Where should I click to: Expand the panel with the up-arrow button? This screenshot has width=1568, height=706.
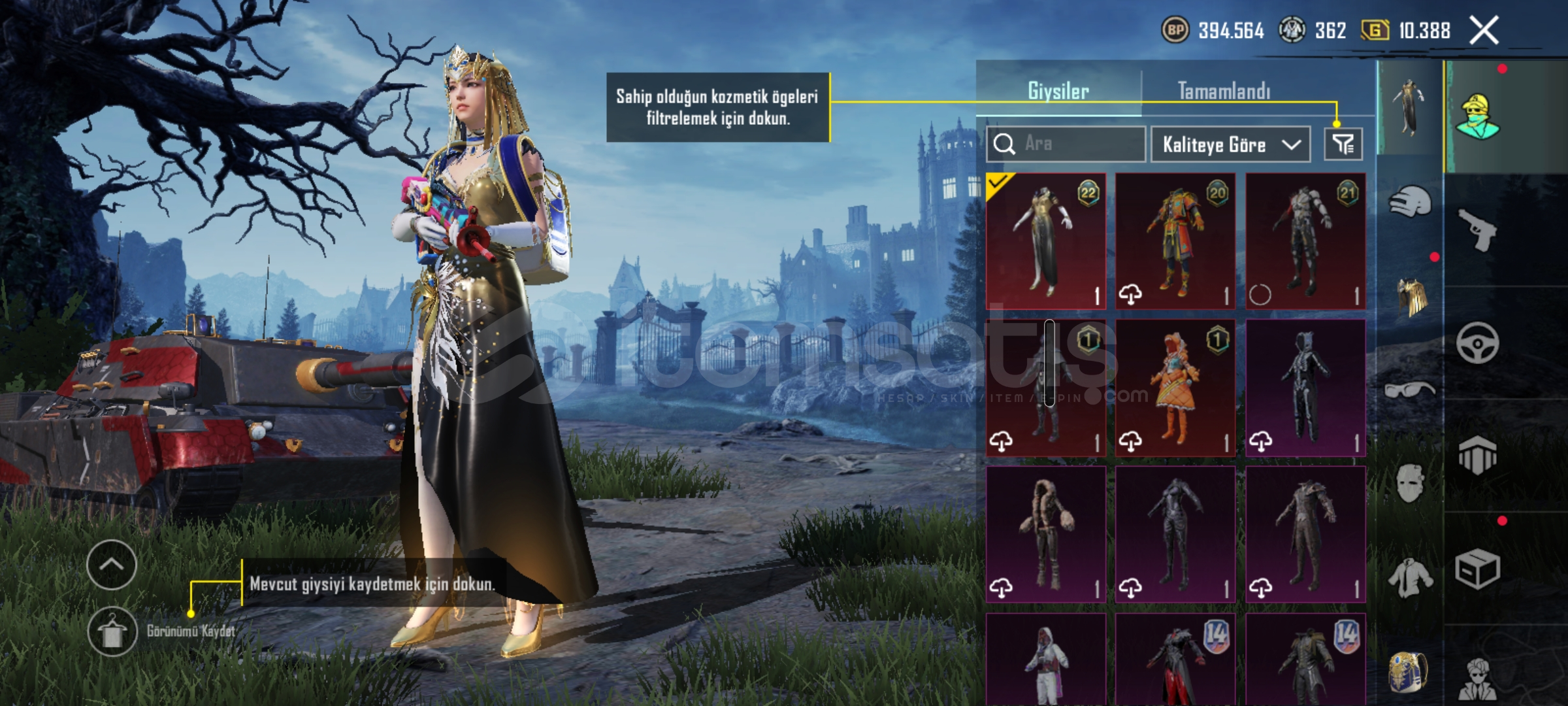click(x=111, y=565)
